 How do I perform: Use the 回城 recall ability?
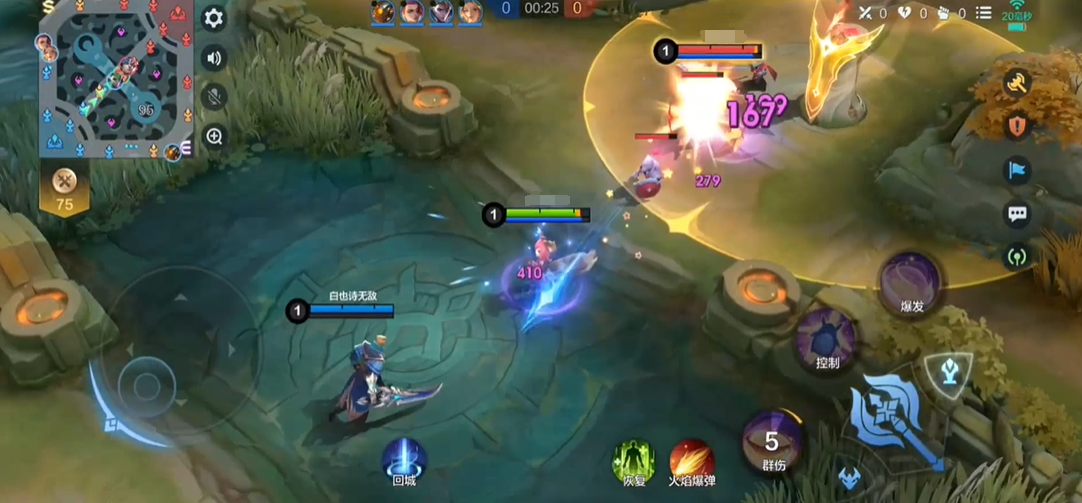pos(404,459)
